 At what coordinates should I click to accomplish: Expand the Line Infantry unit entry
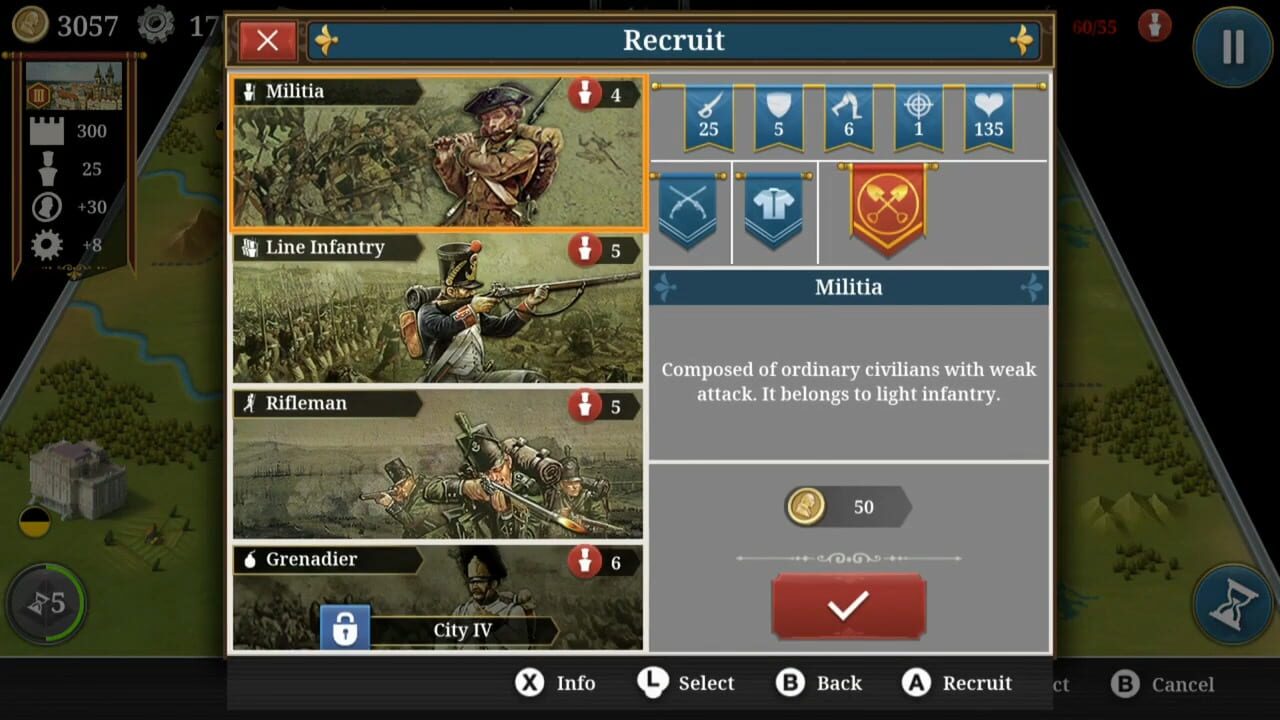[x=437, y=310]
